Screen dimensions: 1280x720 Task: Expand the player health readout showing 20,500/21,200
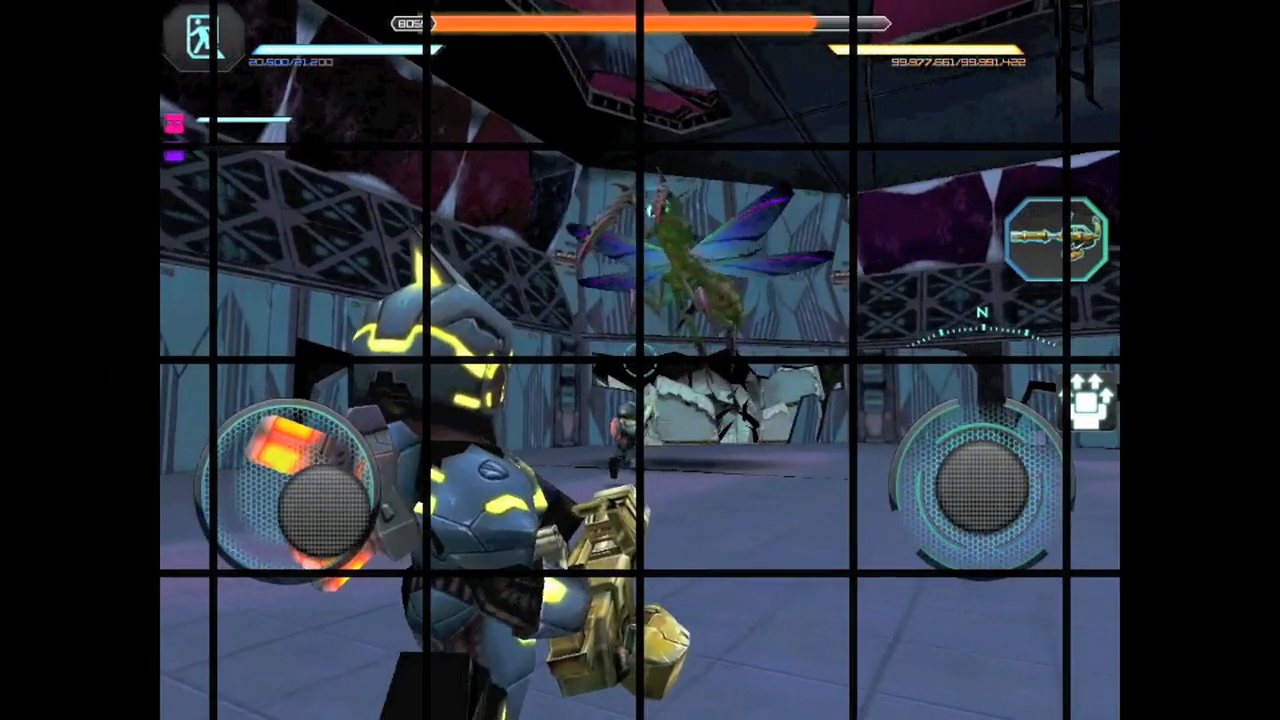click(290, 62)
